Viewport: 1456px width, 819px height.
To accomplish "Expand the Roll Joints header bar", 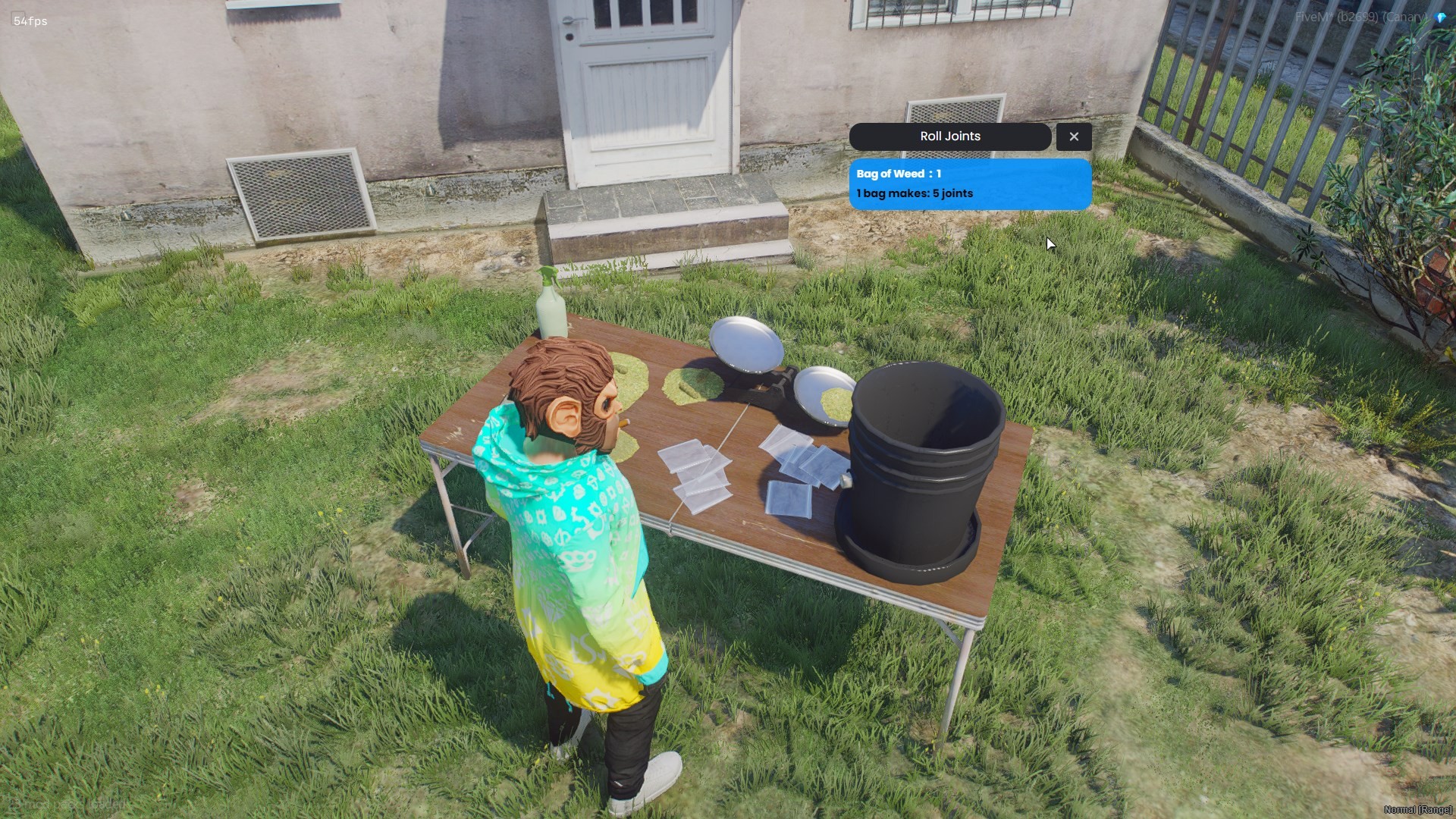I will [x=949, y=136].
